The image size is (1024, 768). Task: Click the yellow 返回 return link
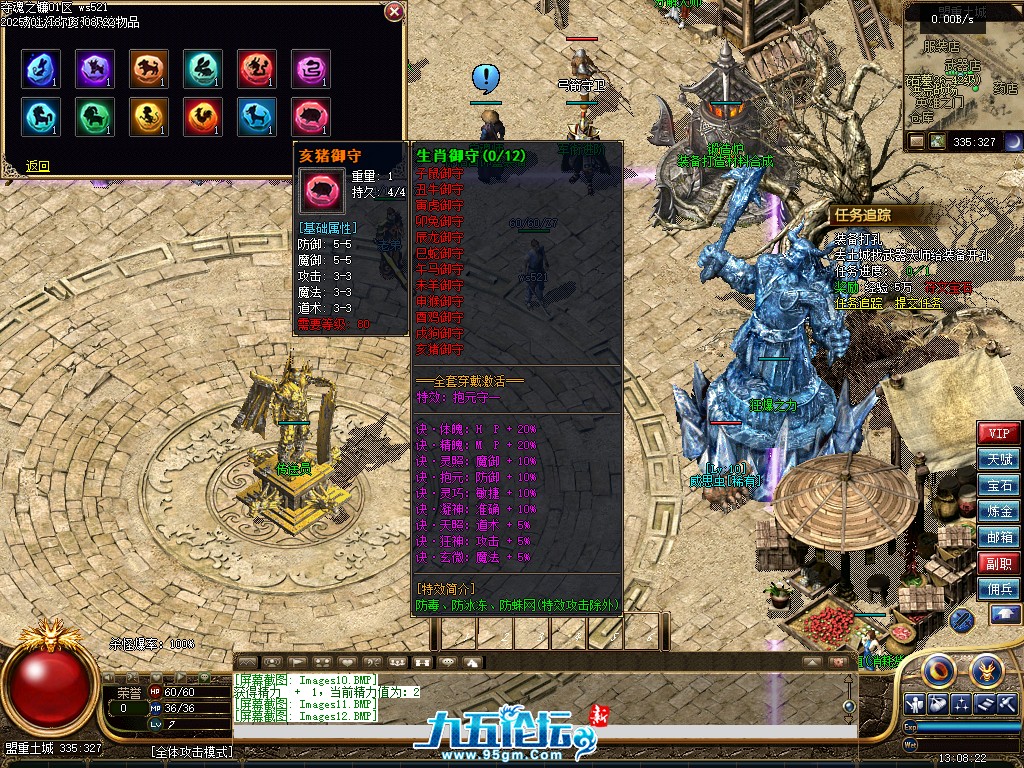click(37, 166)
